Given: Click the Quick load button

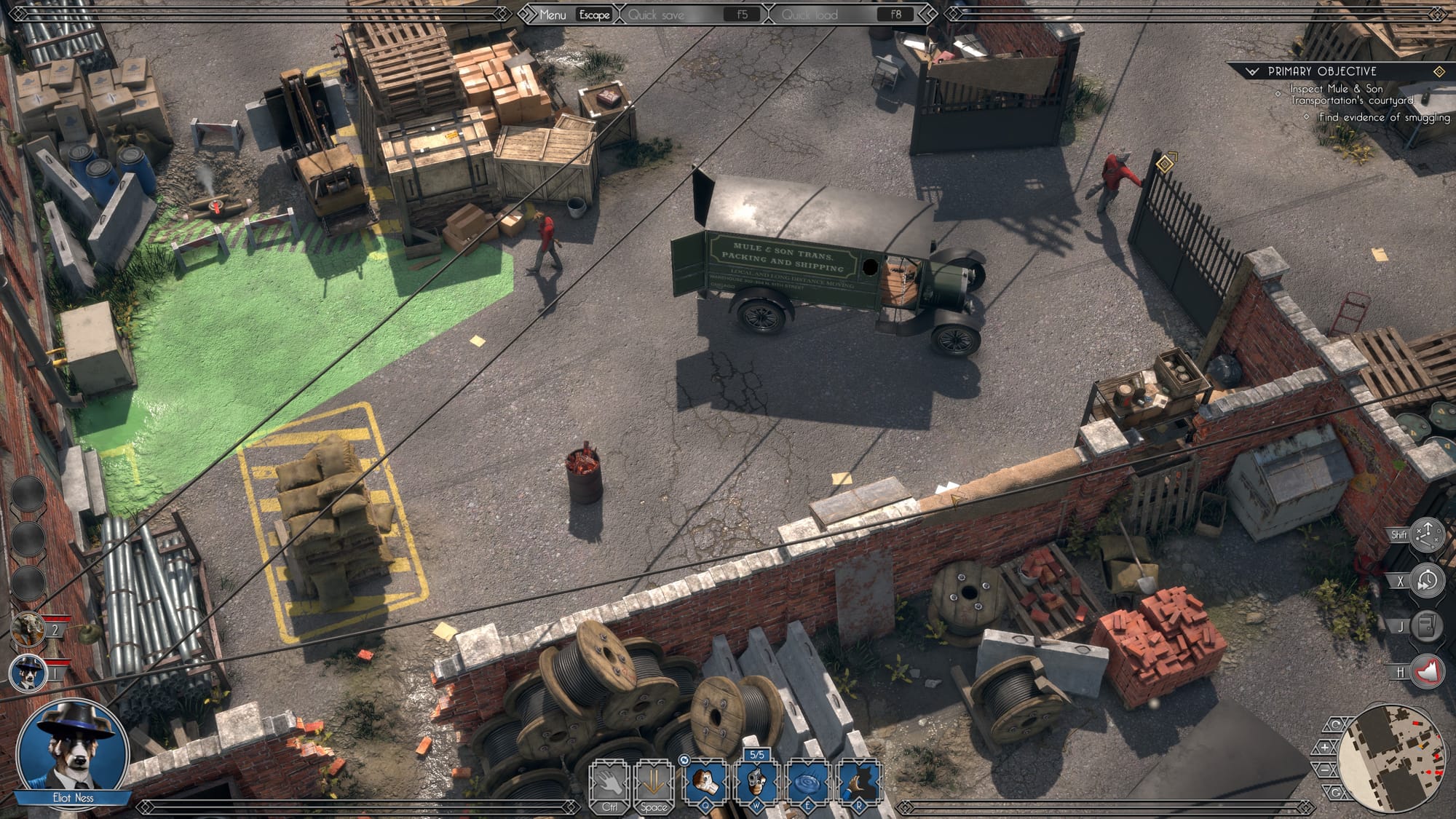Looking at the screenshot, I should click(x=810, y=15).
